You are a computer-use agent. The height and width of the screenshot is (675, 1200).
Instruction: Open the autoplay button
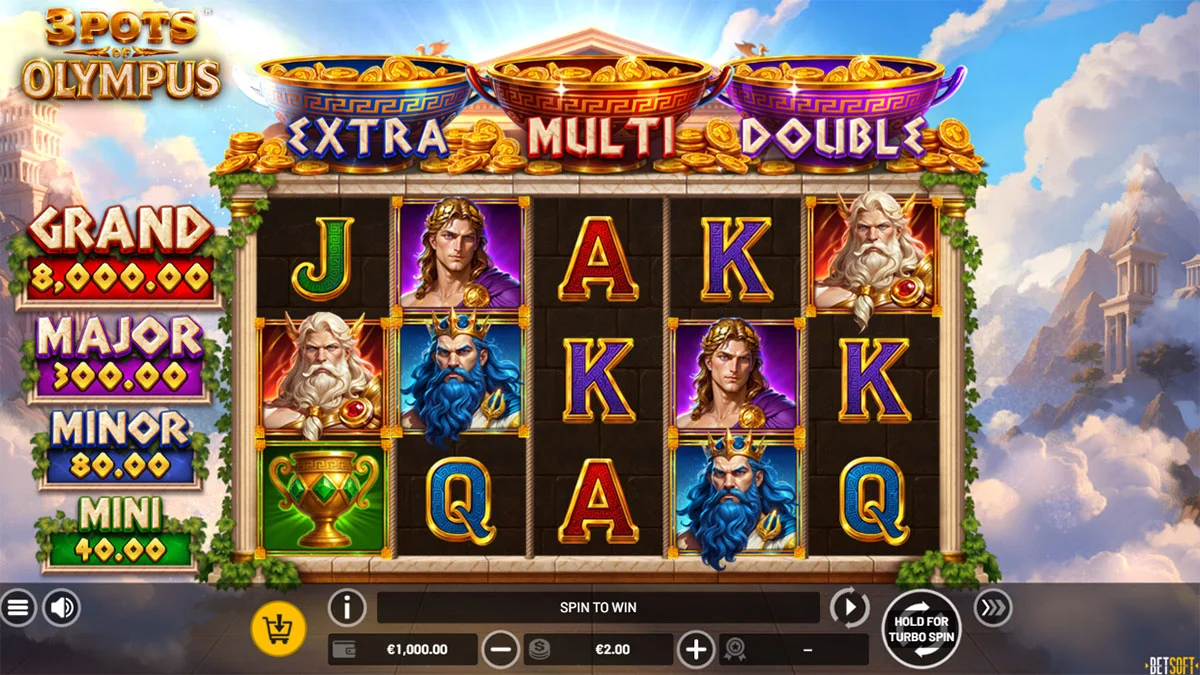[x=849, y=607]
